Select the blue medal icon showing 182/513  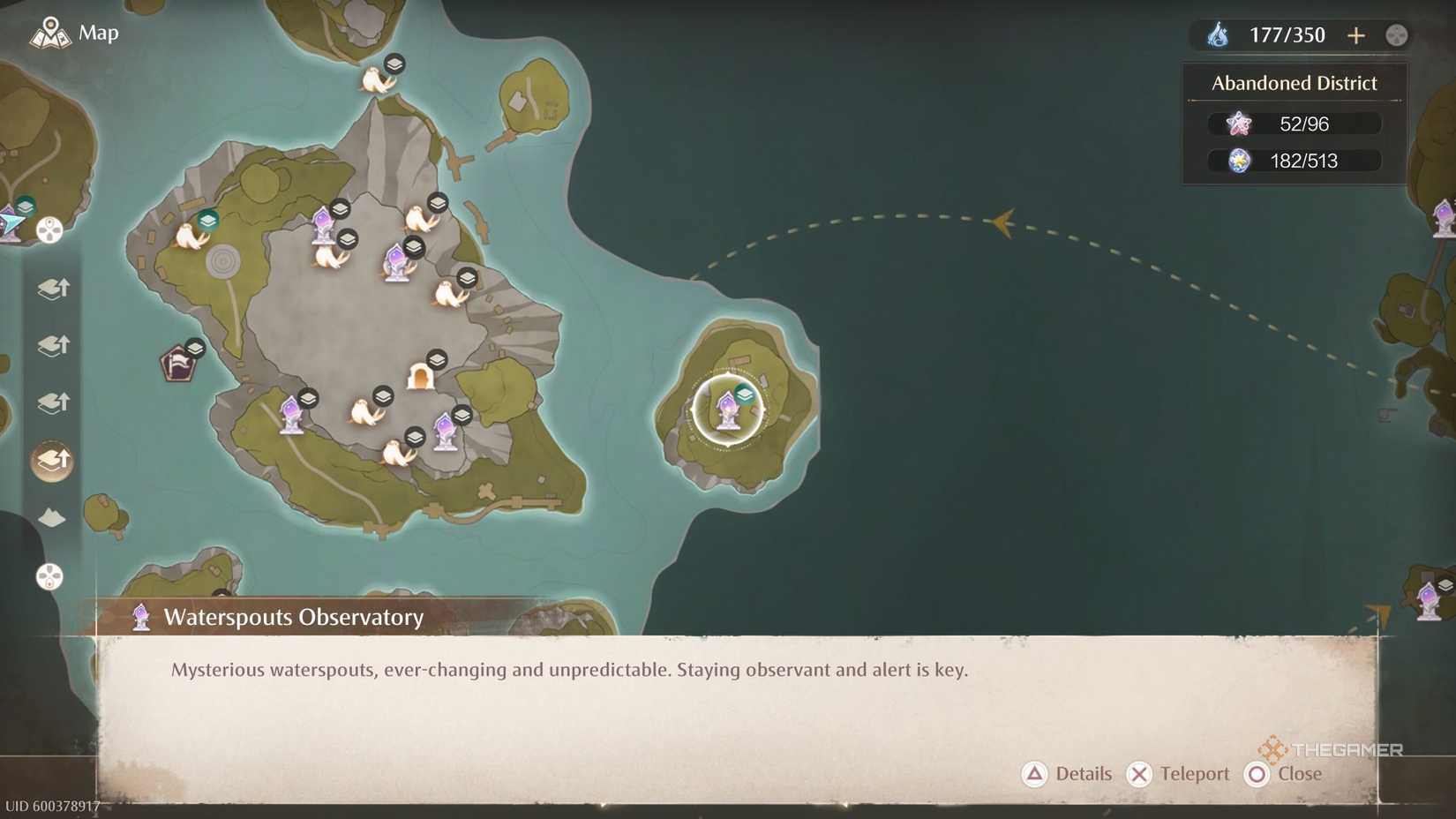[x=1239, y=161]
